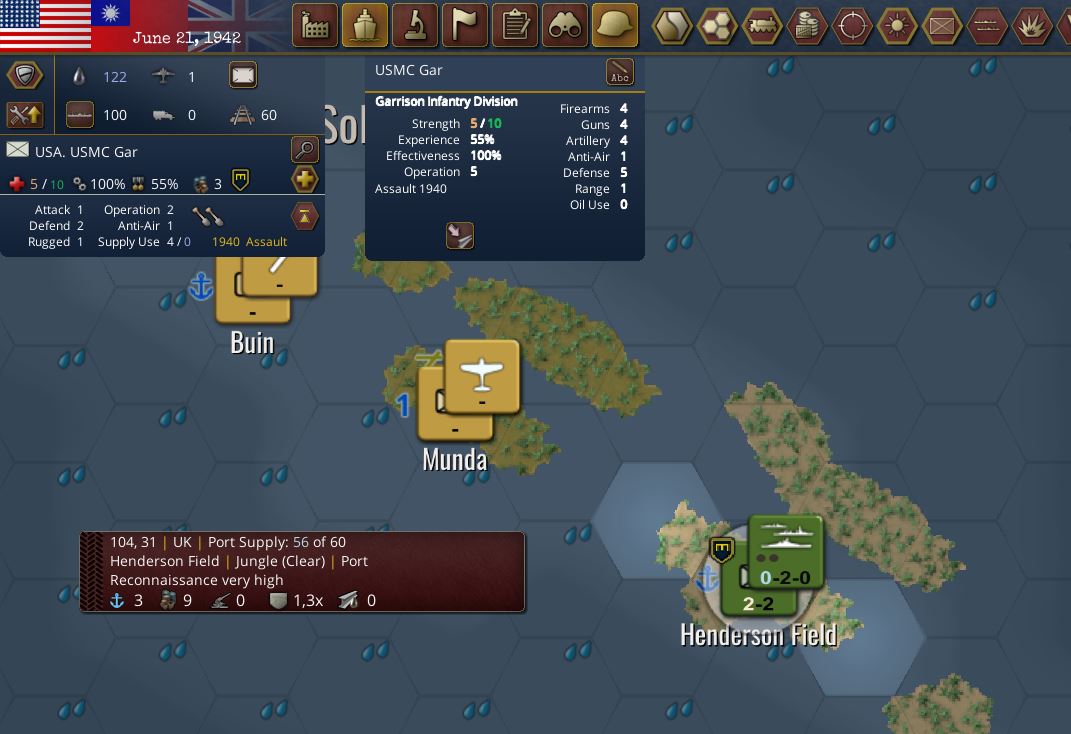The height and width of the screenshot is (734, 1071).
Task: Toggle the locomotive railway overlay
Action: click(x=762, y=26)
